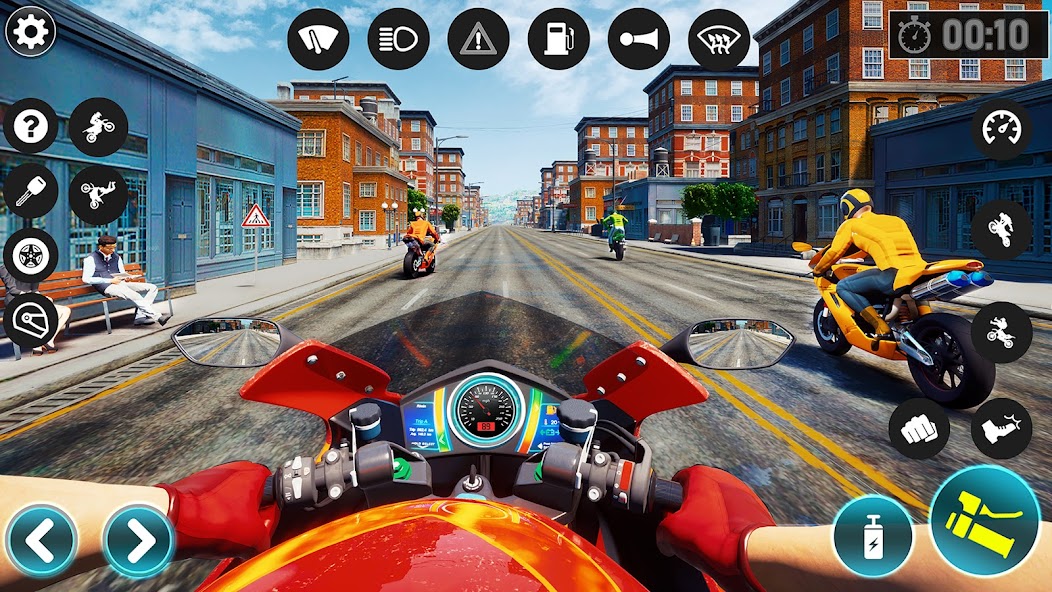Throw a punch with the fist button

point(919,429)
